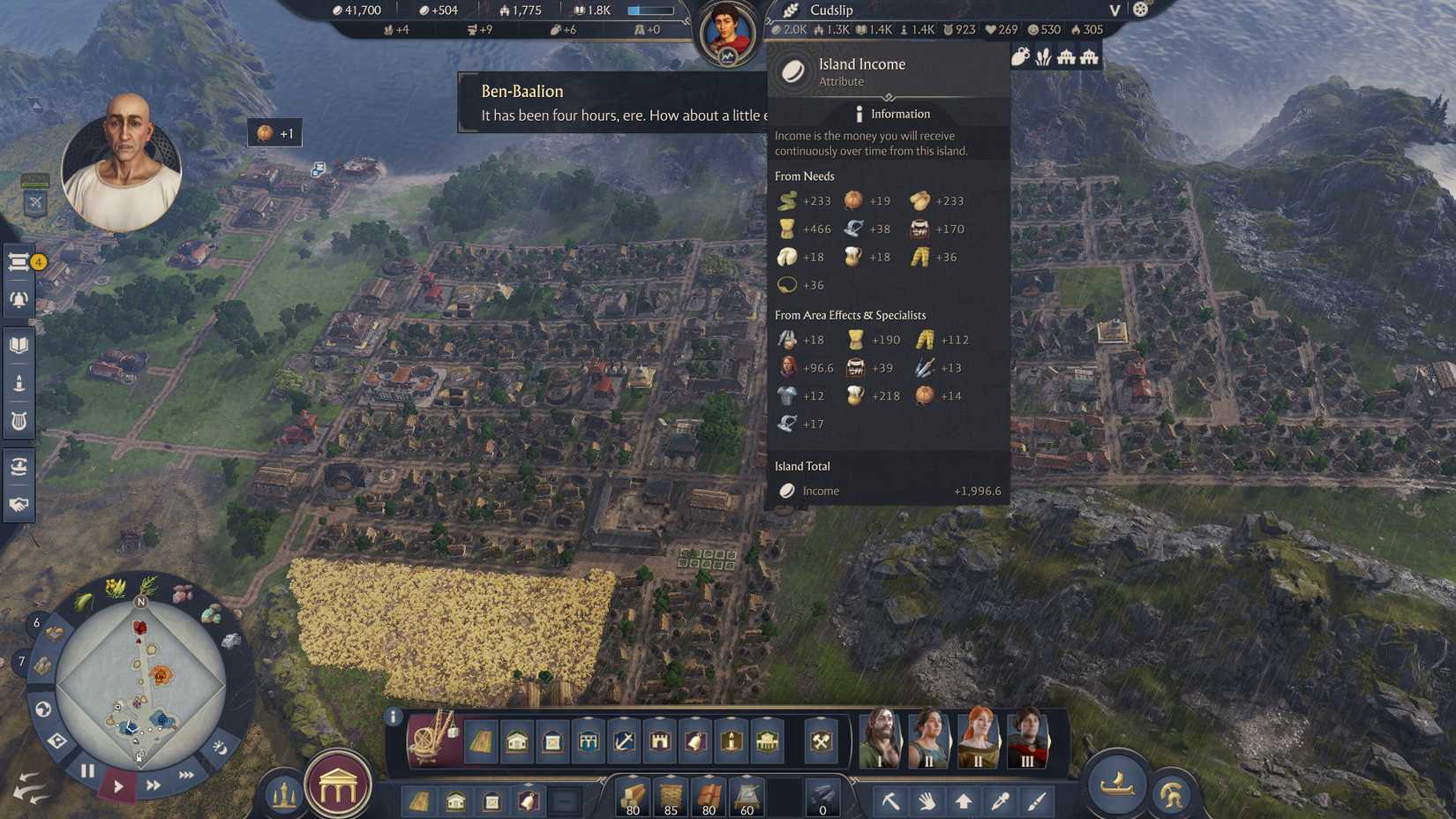
Task: Open the notifications bell icon
Action: (19, 298)
